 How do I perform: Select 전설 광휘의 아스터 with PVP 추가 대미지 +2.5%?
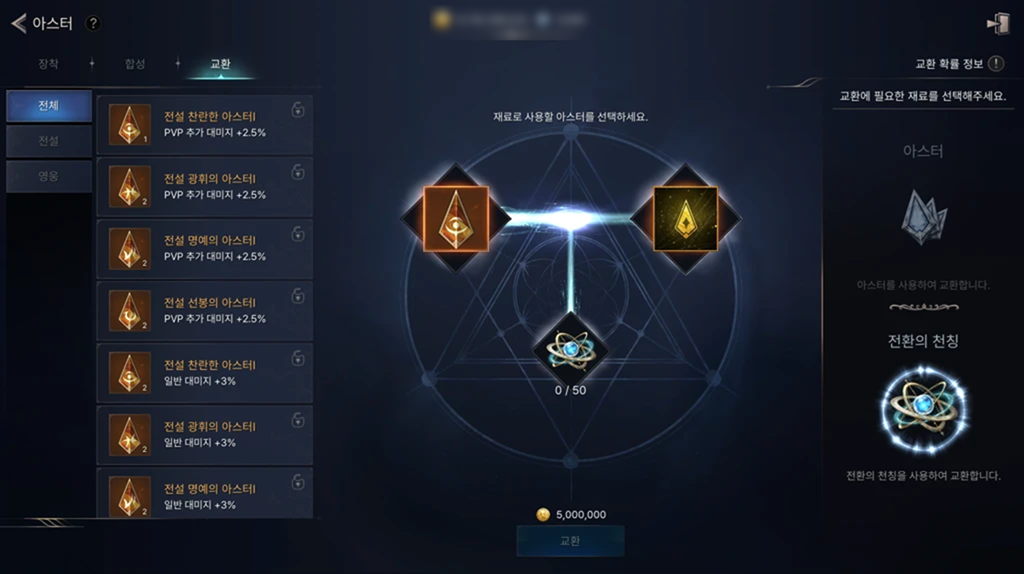(x=205, y=187)
